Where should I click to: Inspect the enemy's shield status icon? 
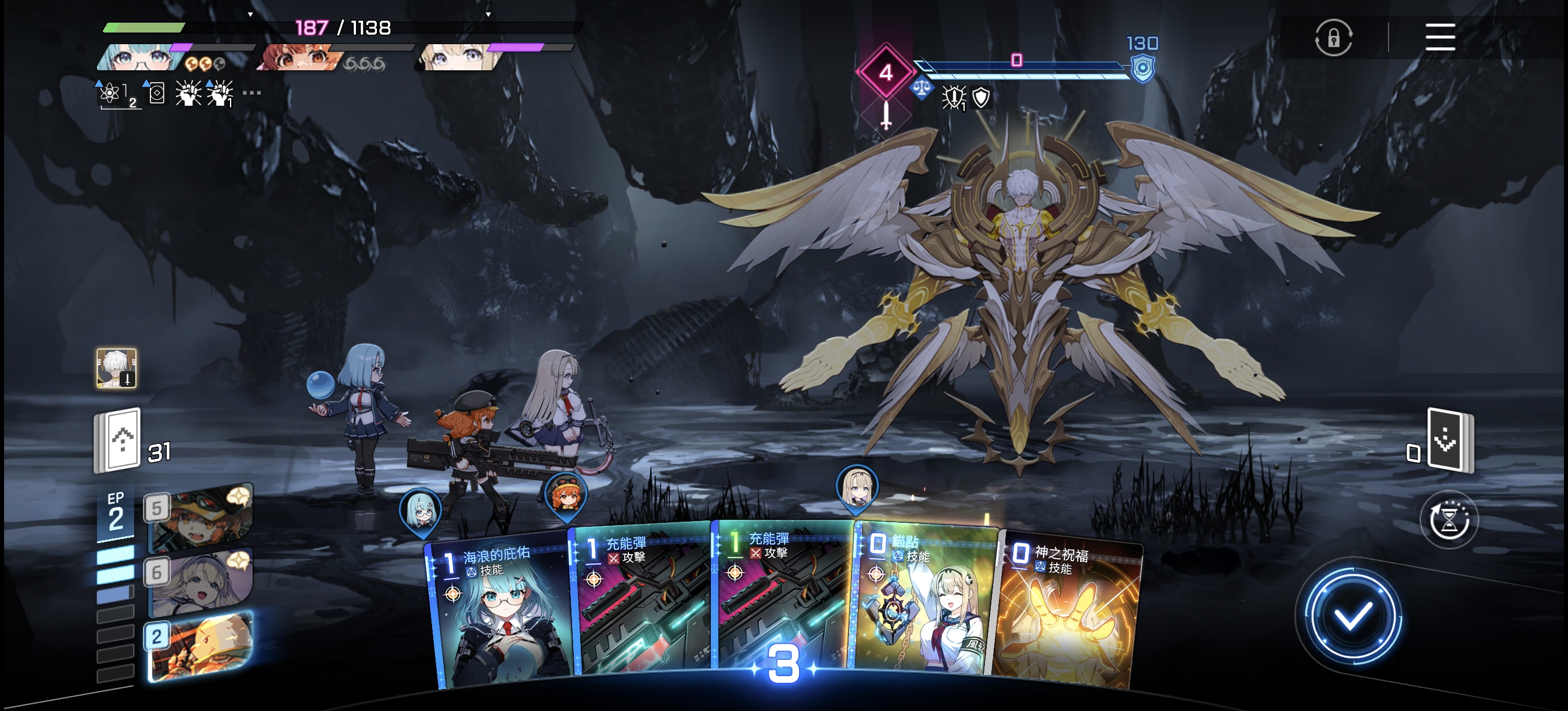[981, 98]
